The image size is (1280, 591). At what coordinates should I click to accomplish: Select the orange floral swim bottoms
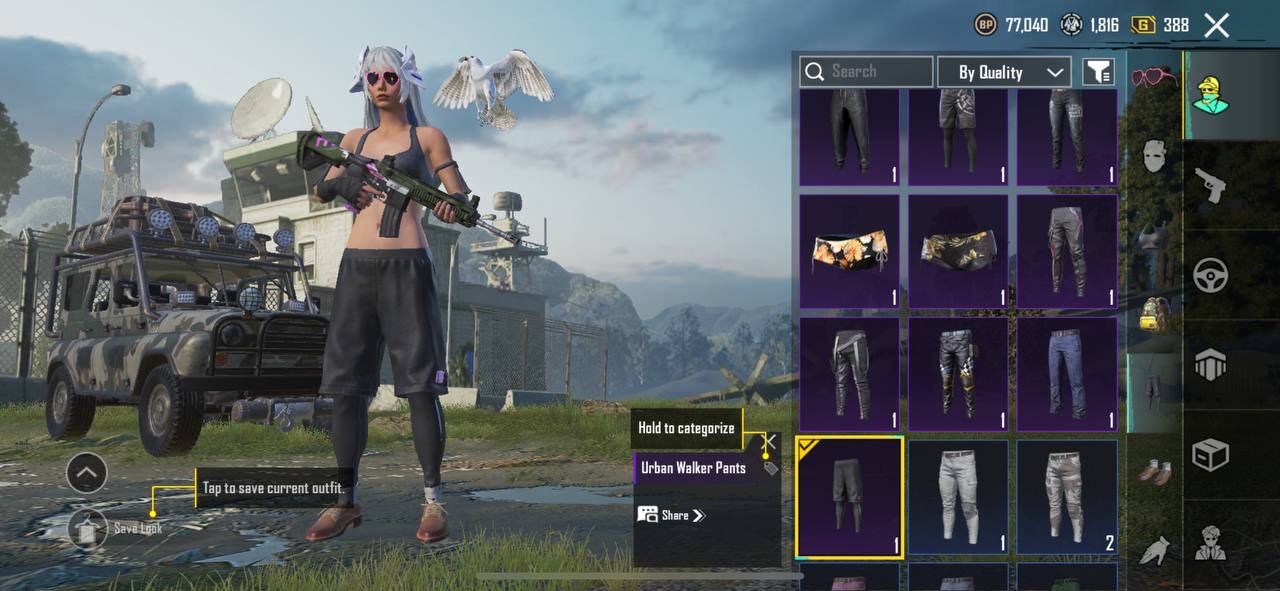849,251
